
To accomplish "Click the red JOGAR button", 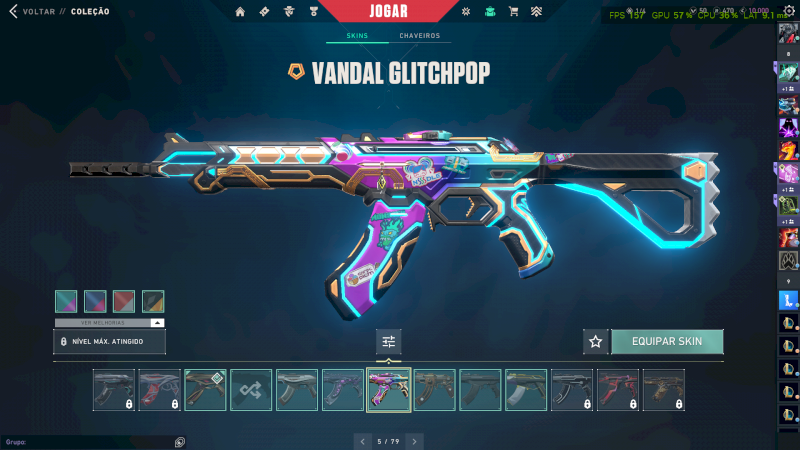I will (x=399, y=11).
